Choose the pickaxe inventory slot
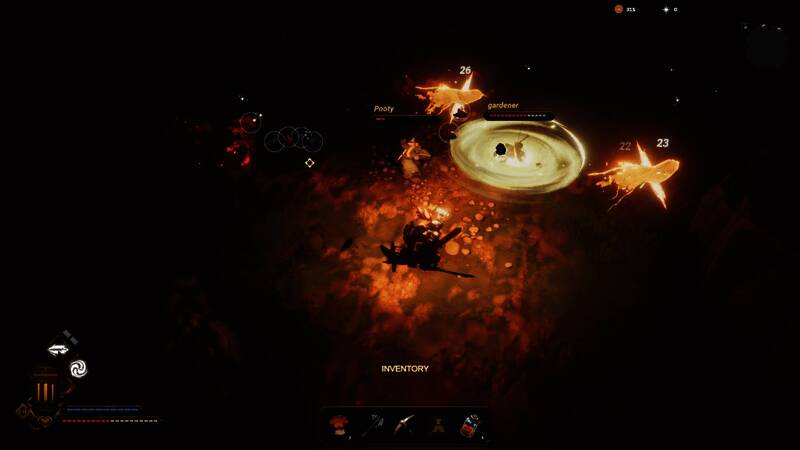Screen dimensions: 800x450 [x=404, y=425]
